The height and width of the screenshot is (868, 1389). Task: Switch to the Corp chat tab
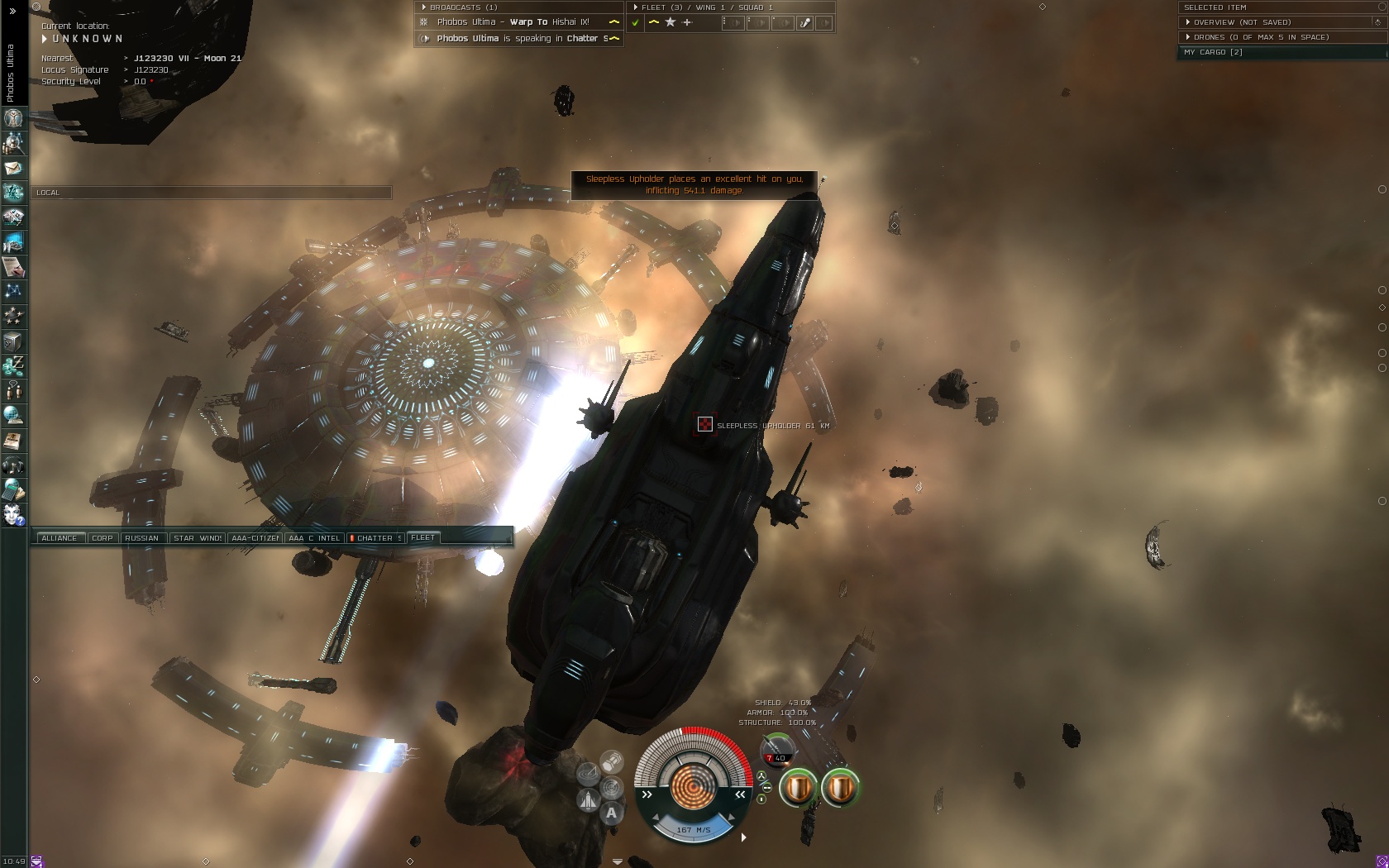coord(103,538)
